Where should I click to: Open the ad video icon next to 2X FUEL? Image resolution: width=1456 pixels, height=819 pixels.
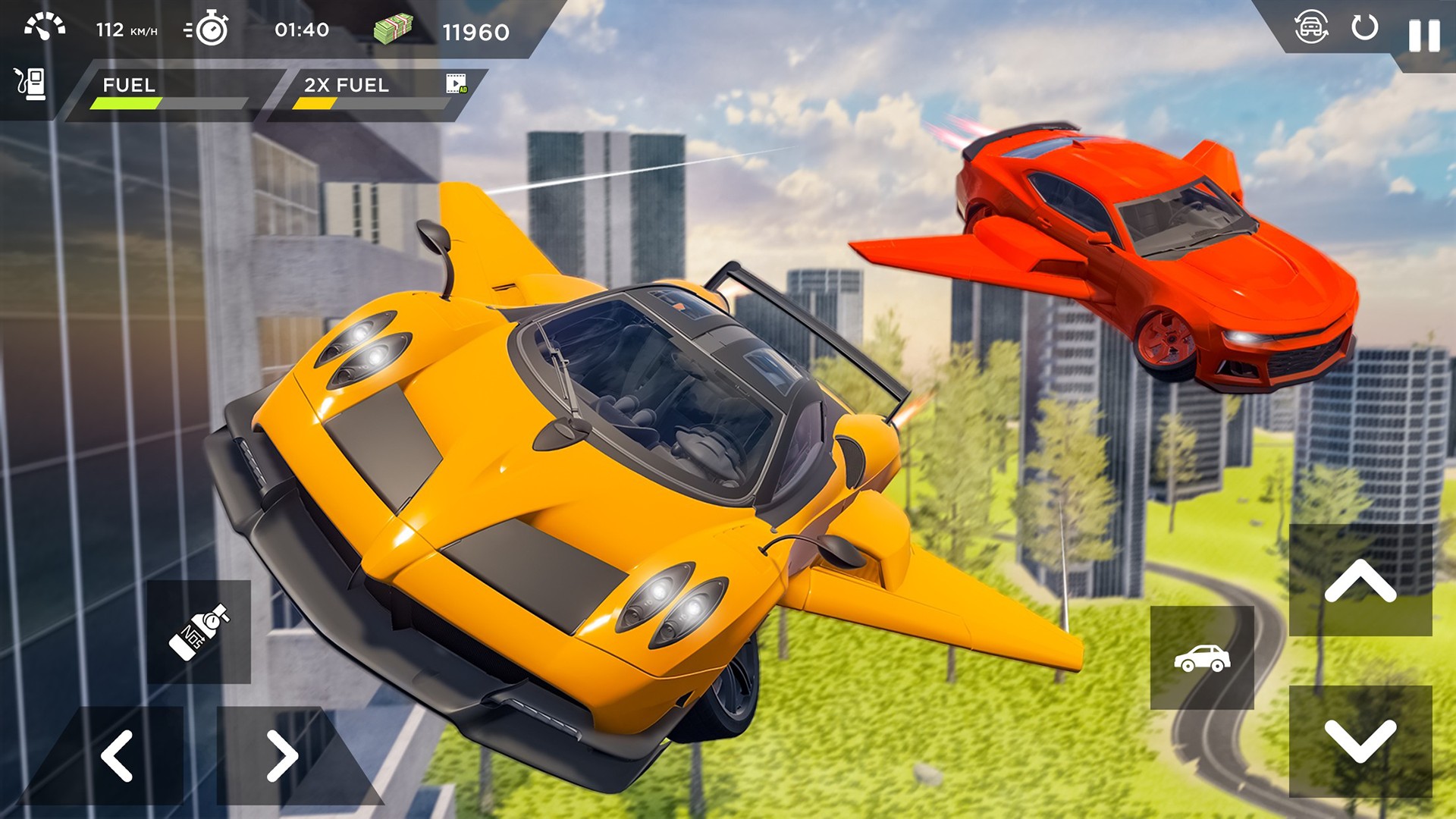click(x=456, y=85)
